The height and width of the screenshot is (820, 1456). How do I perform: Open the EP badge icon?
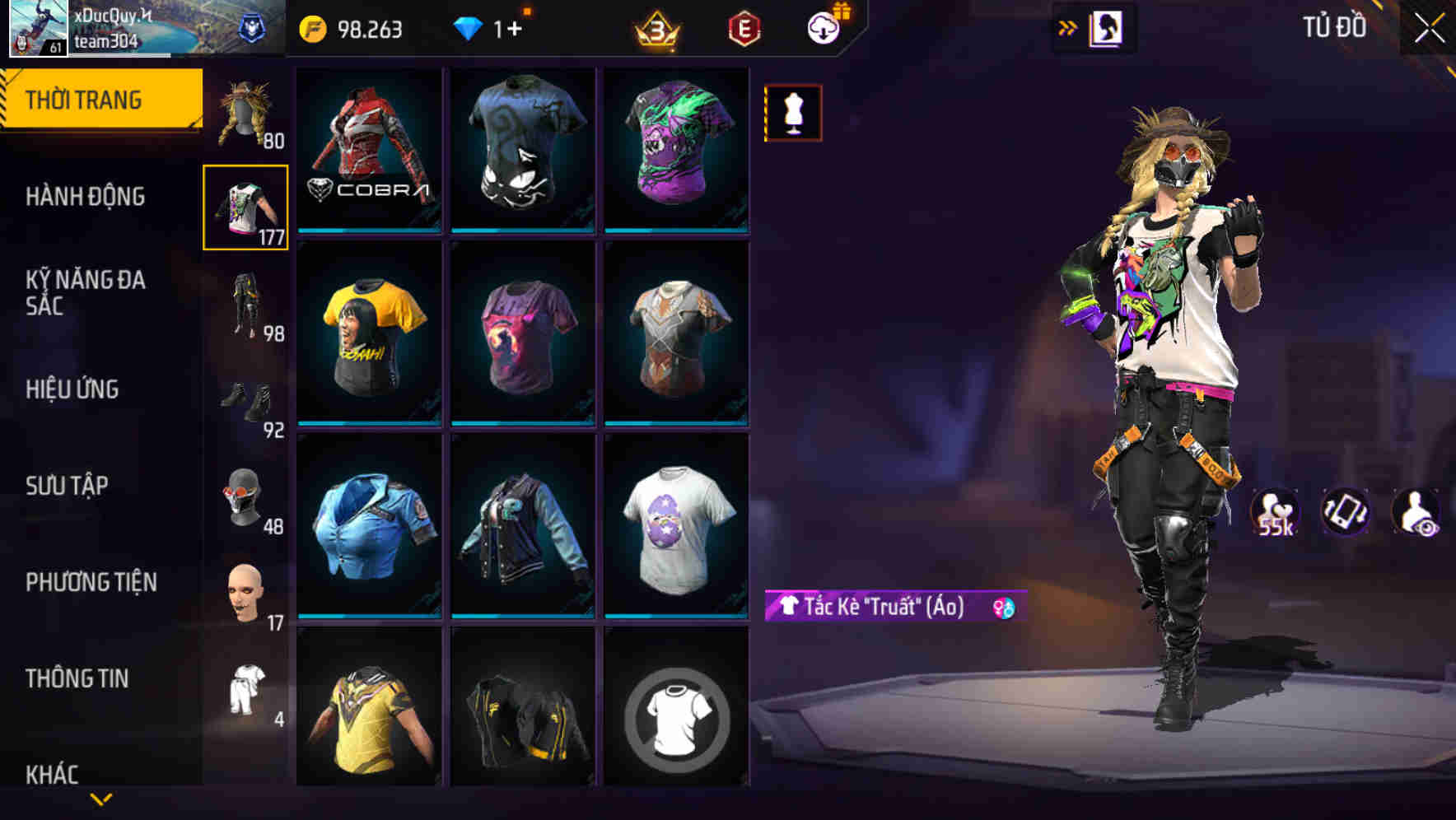[x=744, y=26]
